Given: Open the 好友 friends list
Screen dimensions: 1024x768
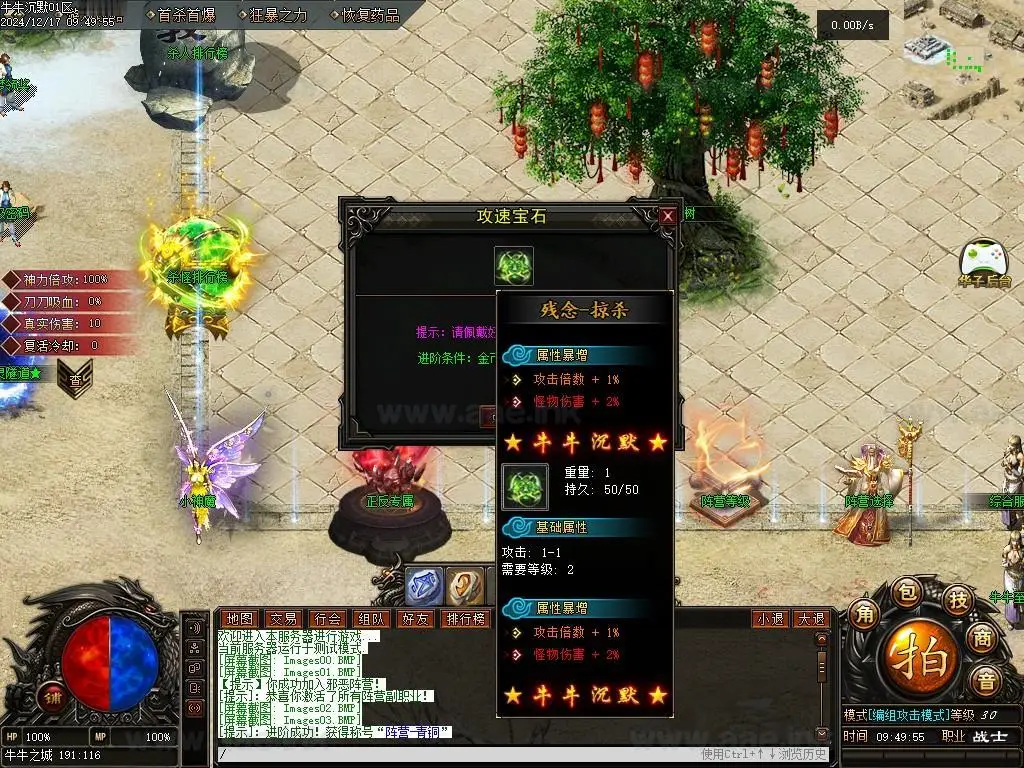Looking at the screenshot, I should pyautogui.click(x=415, y=619).
